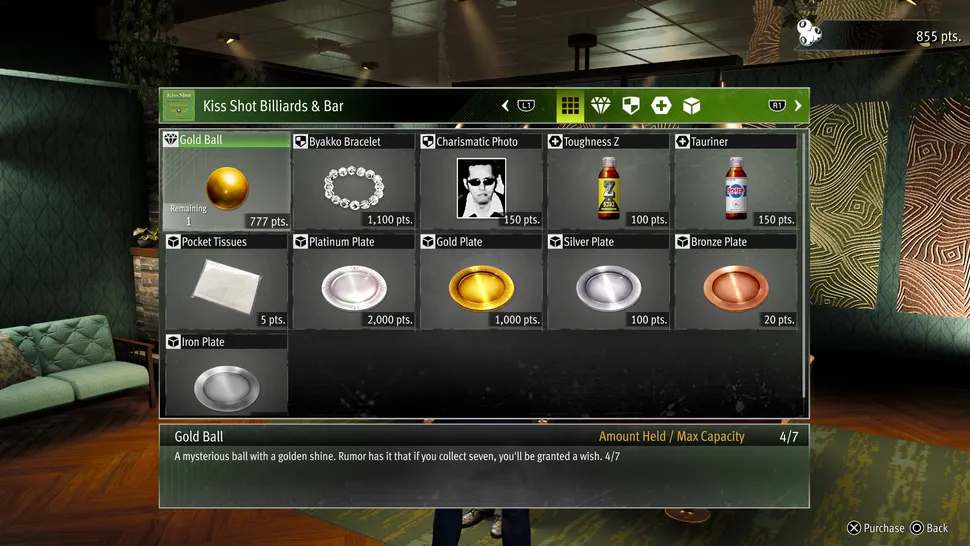The width and height of the screenshot is (970, 546).
Task: Select the Iron Plate
Action: [x=226, y=380]
